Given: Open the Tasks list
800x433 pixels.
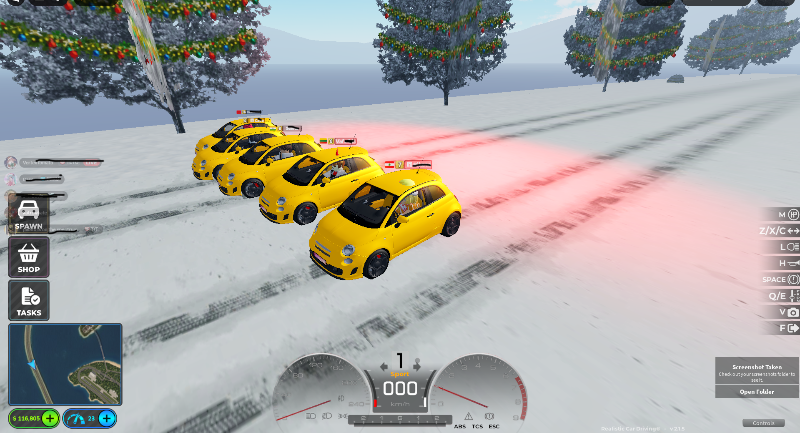Looking at the screenshot, I should click(x=28, y=300).
